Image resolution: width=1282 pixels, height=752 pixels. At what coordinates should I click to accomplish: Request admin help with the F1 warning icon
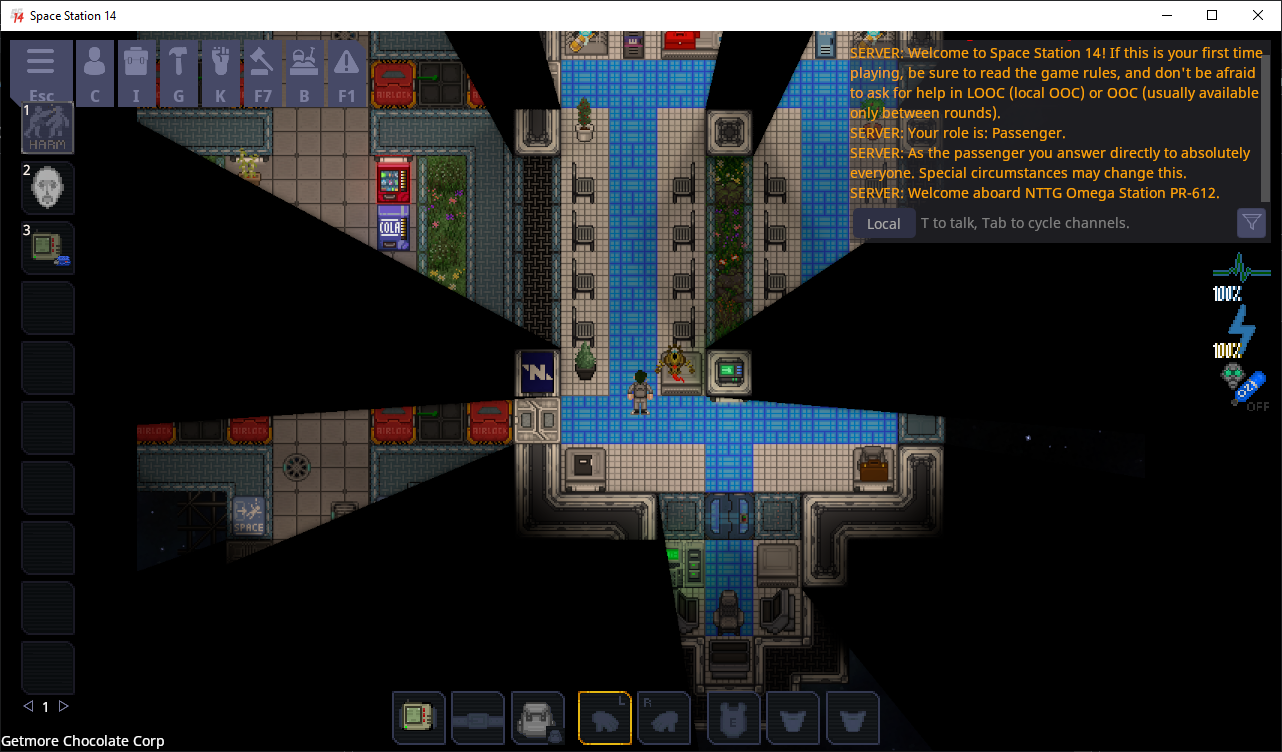point(347,62)
